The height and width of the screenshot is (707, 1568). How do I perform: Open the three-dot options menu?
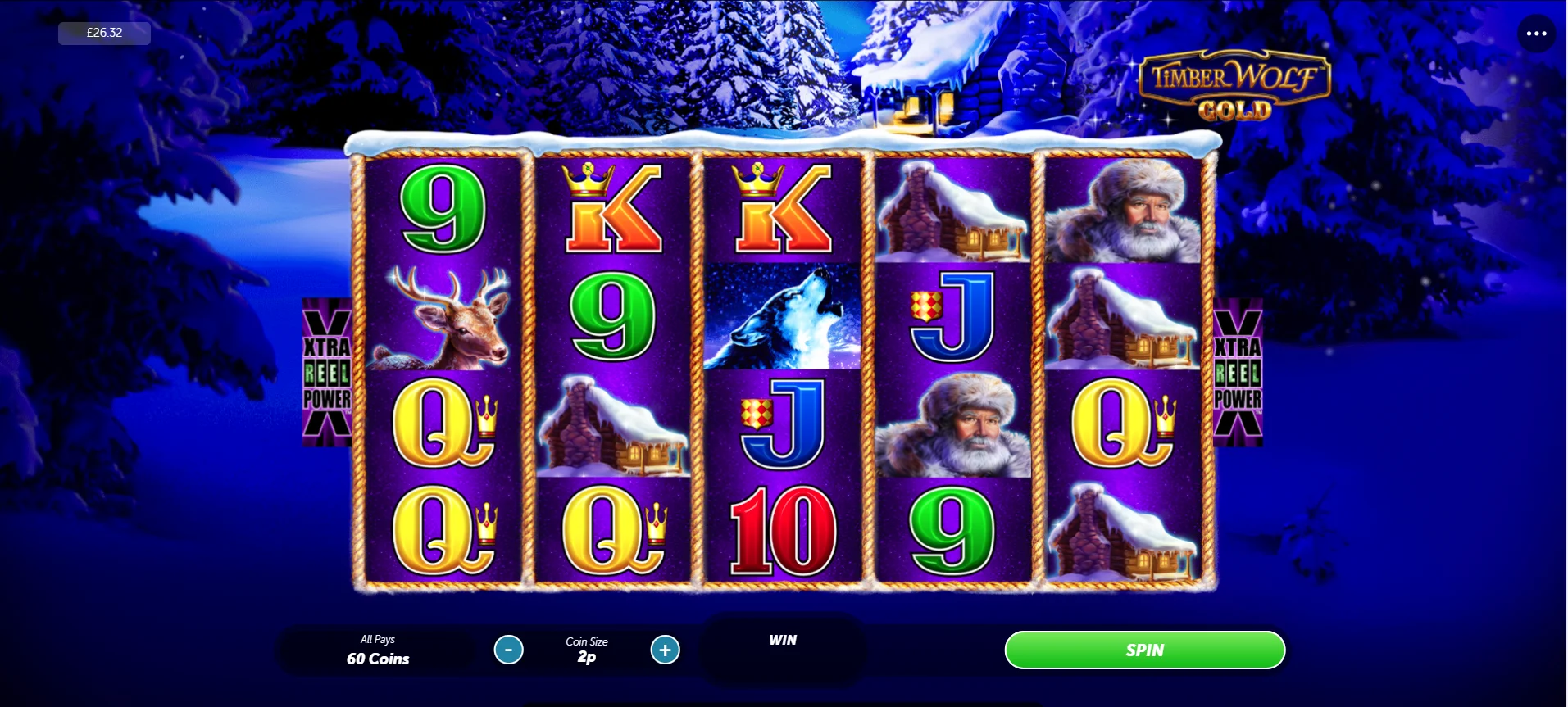[x=1537, y=33]
